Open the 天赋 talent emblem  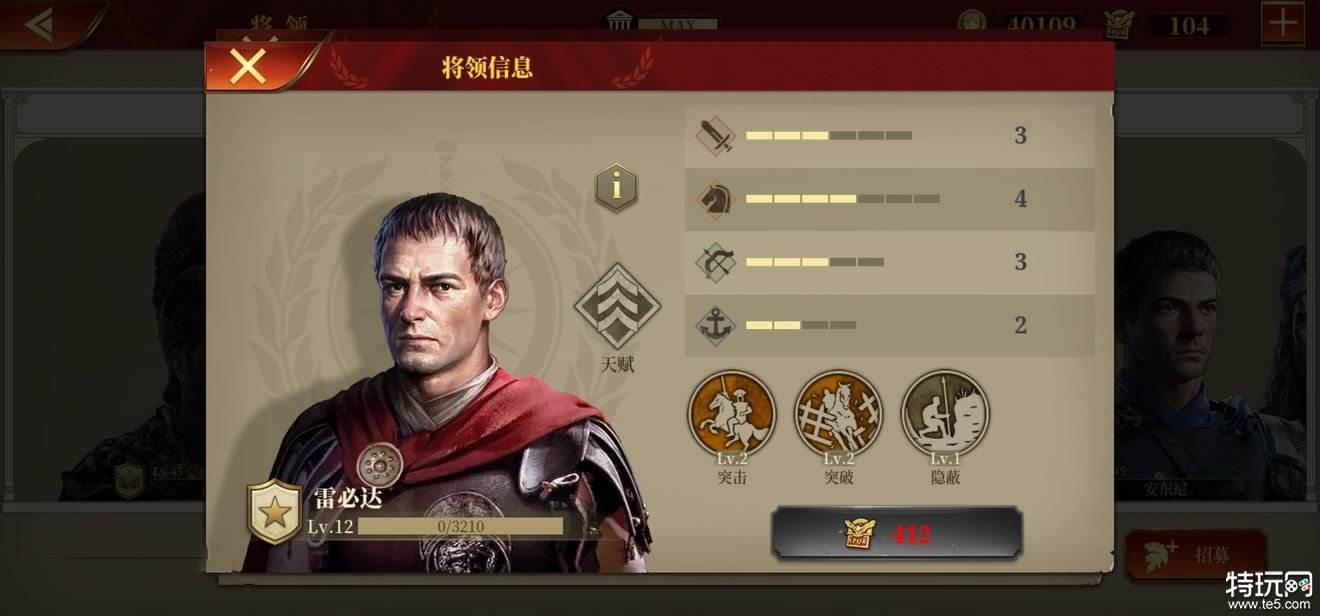pyautogui.click(x=617, y=307)
